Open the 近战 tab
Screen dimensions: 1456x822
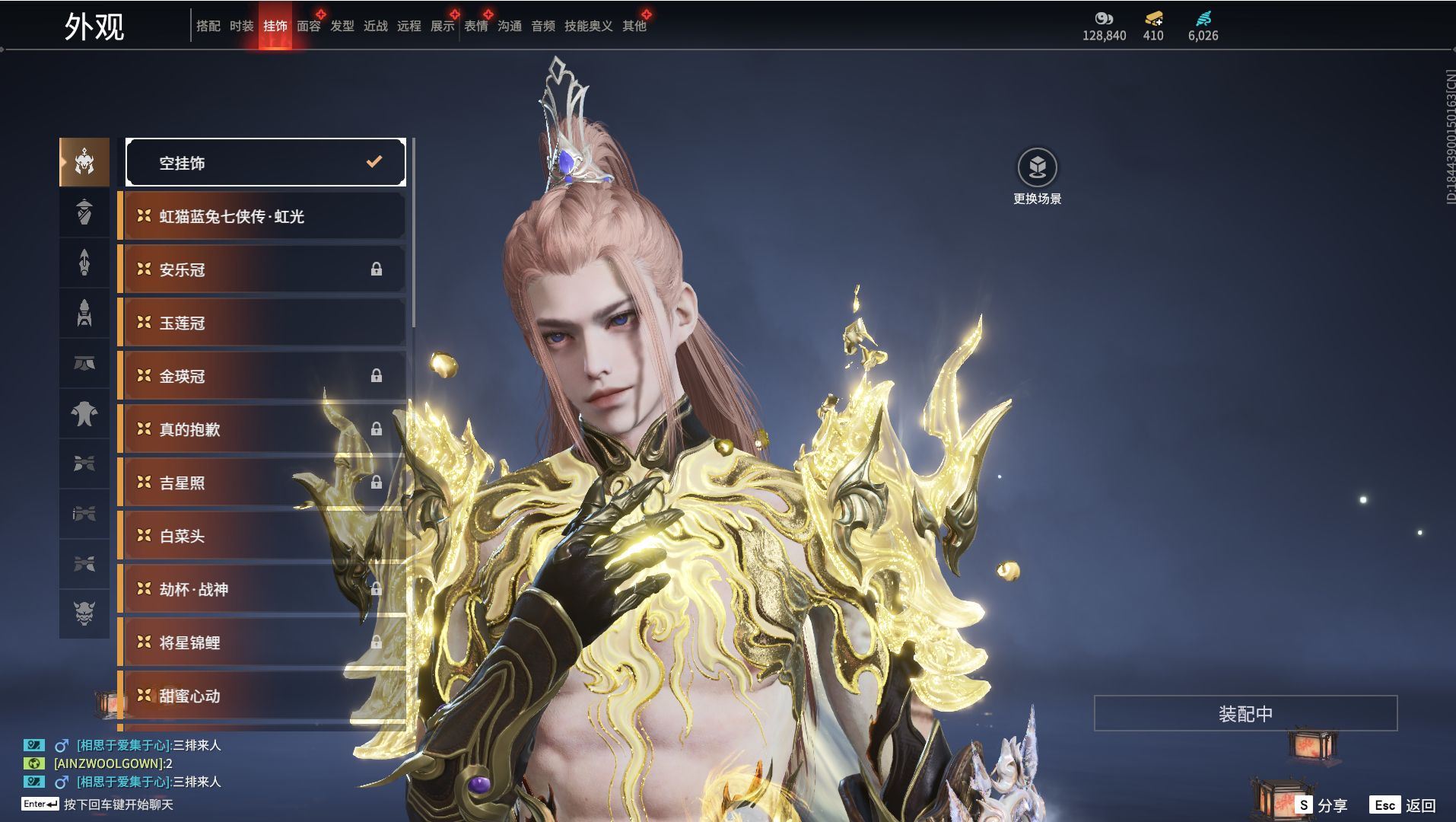coord(375,26)
